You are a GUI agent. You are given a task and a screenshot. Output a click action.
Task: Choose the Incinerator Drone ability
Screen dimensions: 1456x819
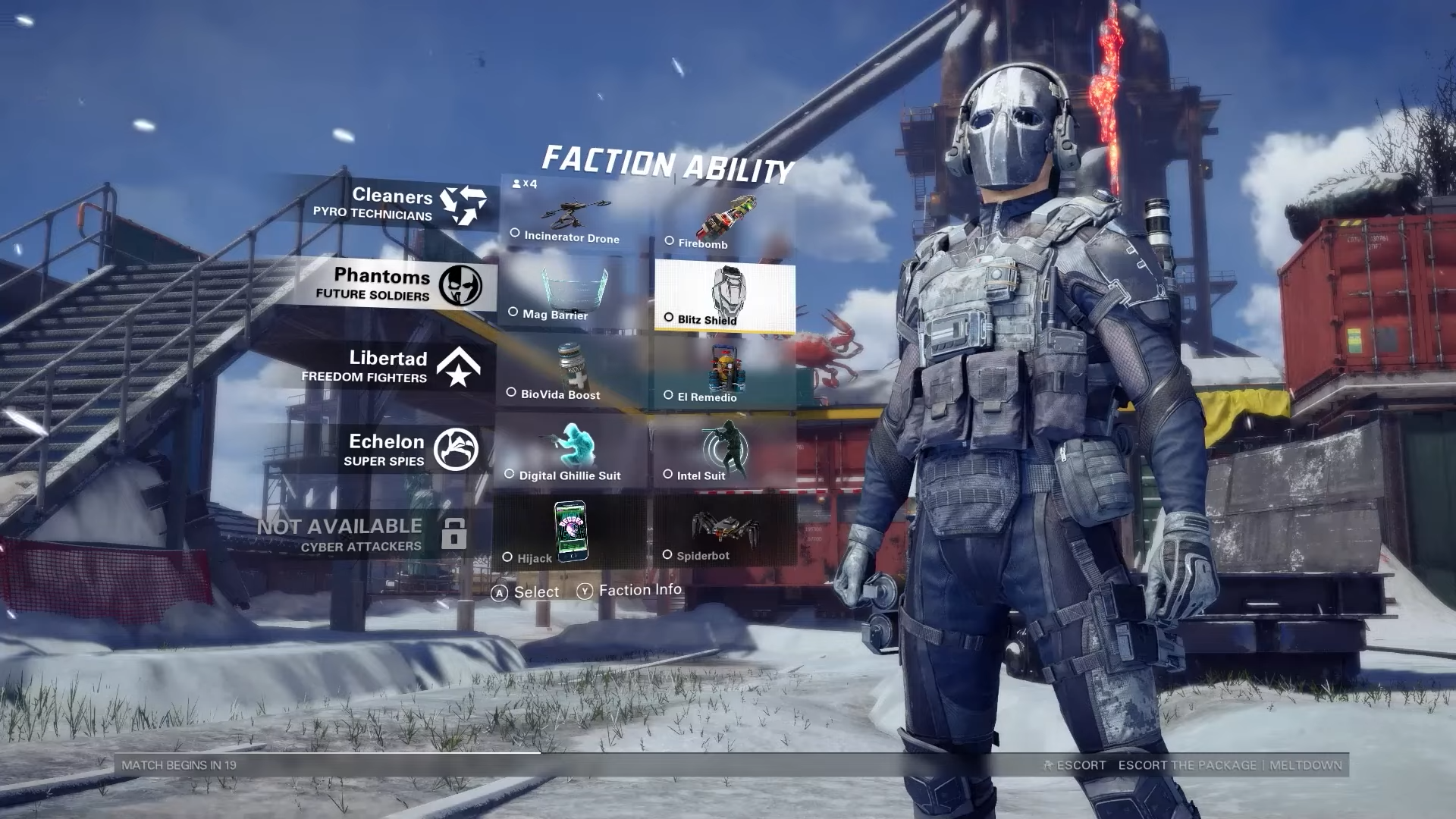[x=574, y=216]
